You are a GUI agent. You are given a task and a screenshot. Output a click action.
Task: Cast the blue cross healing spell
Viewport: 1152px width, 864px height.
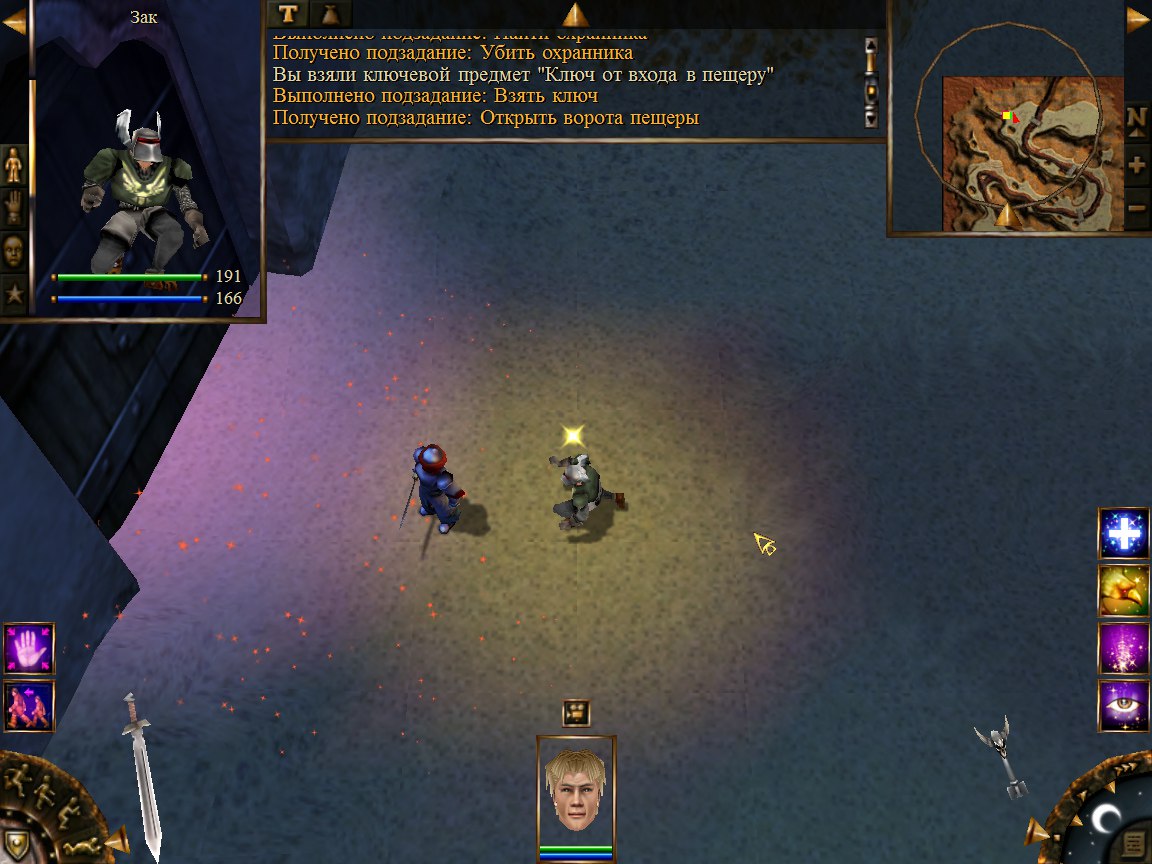1124,533
